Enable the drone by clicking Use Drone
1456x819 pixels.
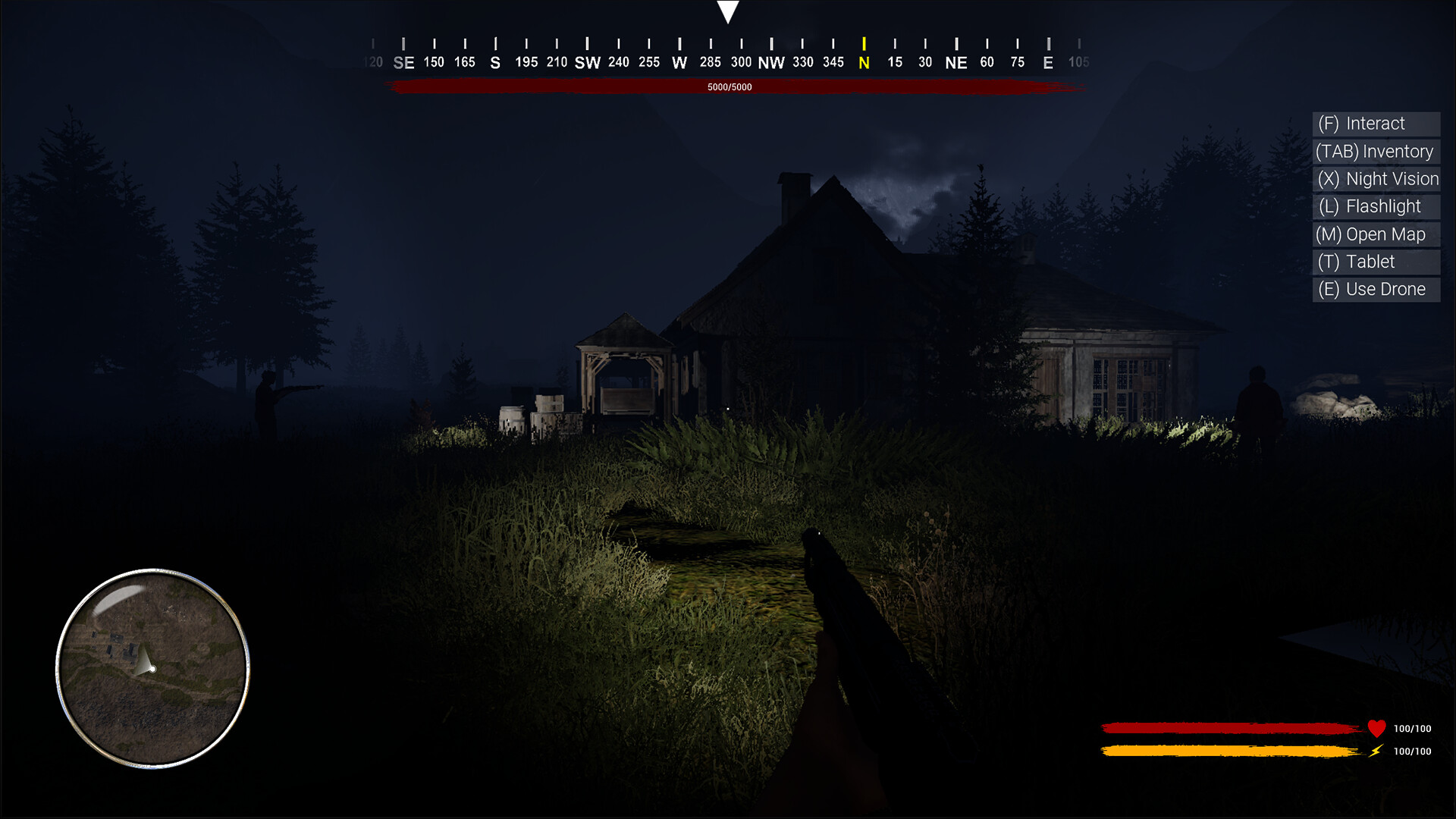1375,289
